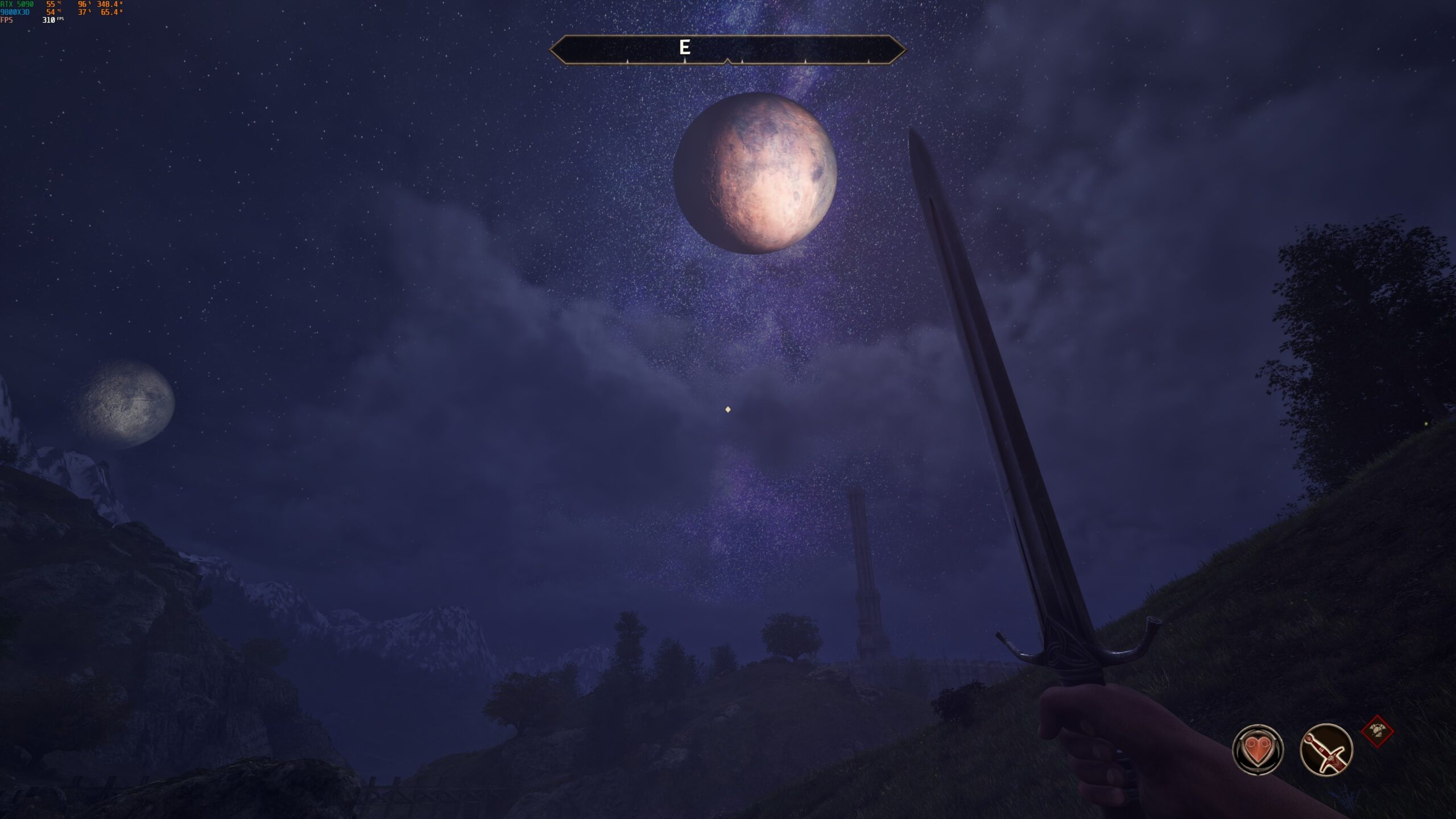
Task: Click the equipped sword weapon icon
Action: coord(1326,750)
